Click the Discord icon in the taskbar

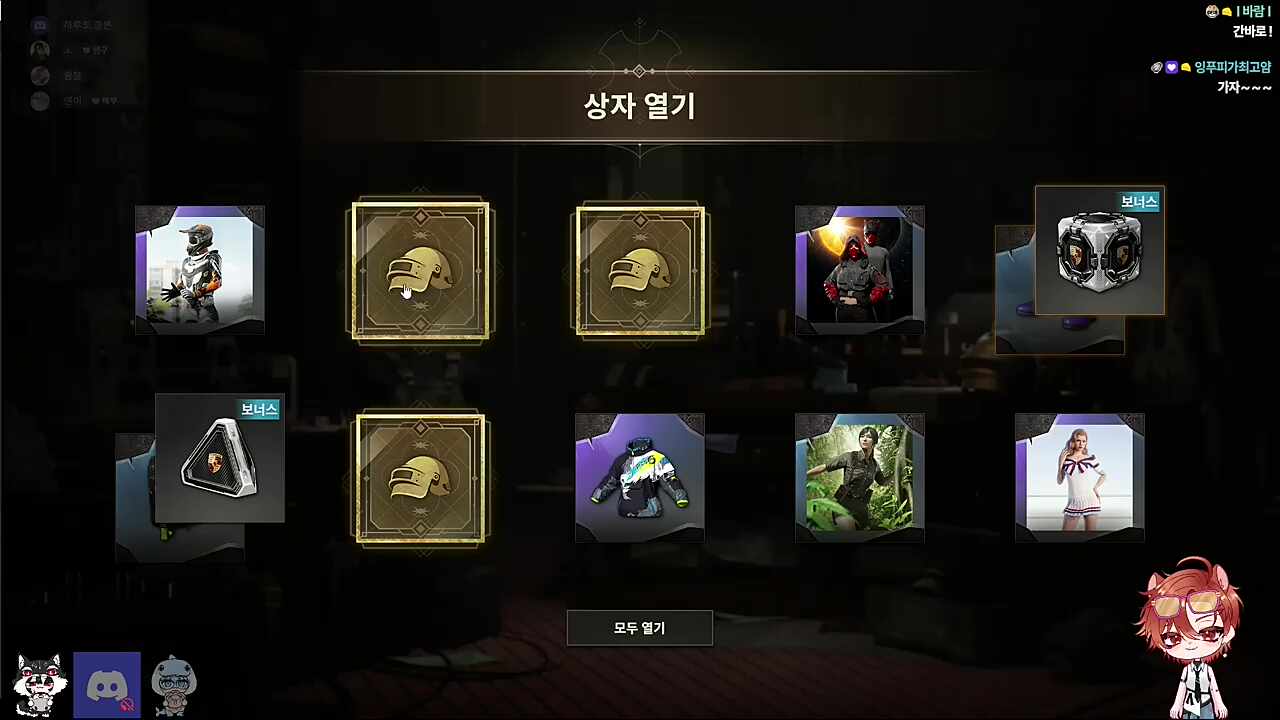tap(107, 683)
